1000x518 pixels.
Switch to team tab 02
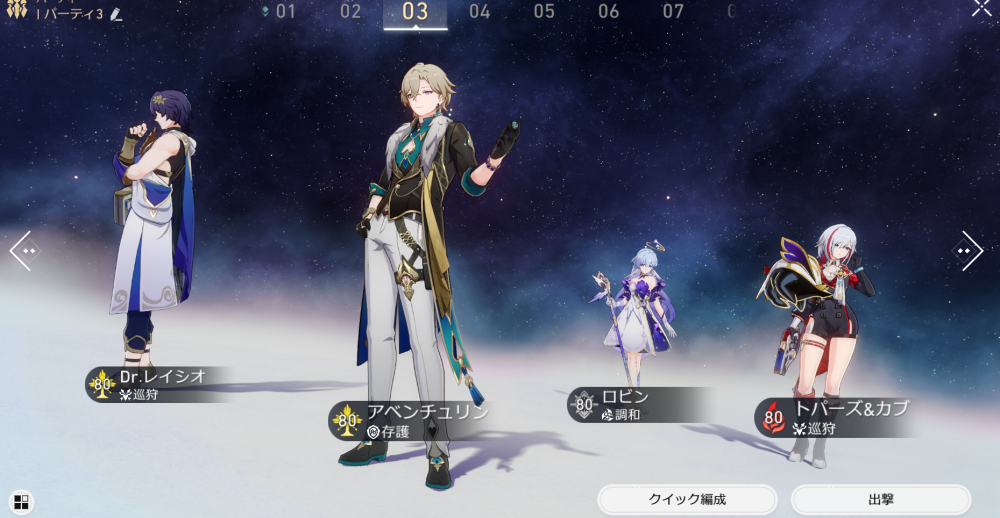point(350,12)
